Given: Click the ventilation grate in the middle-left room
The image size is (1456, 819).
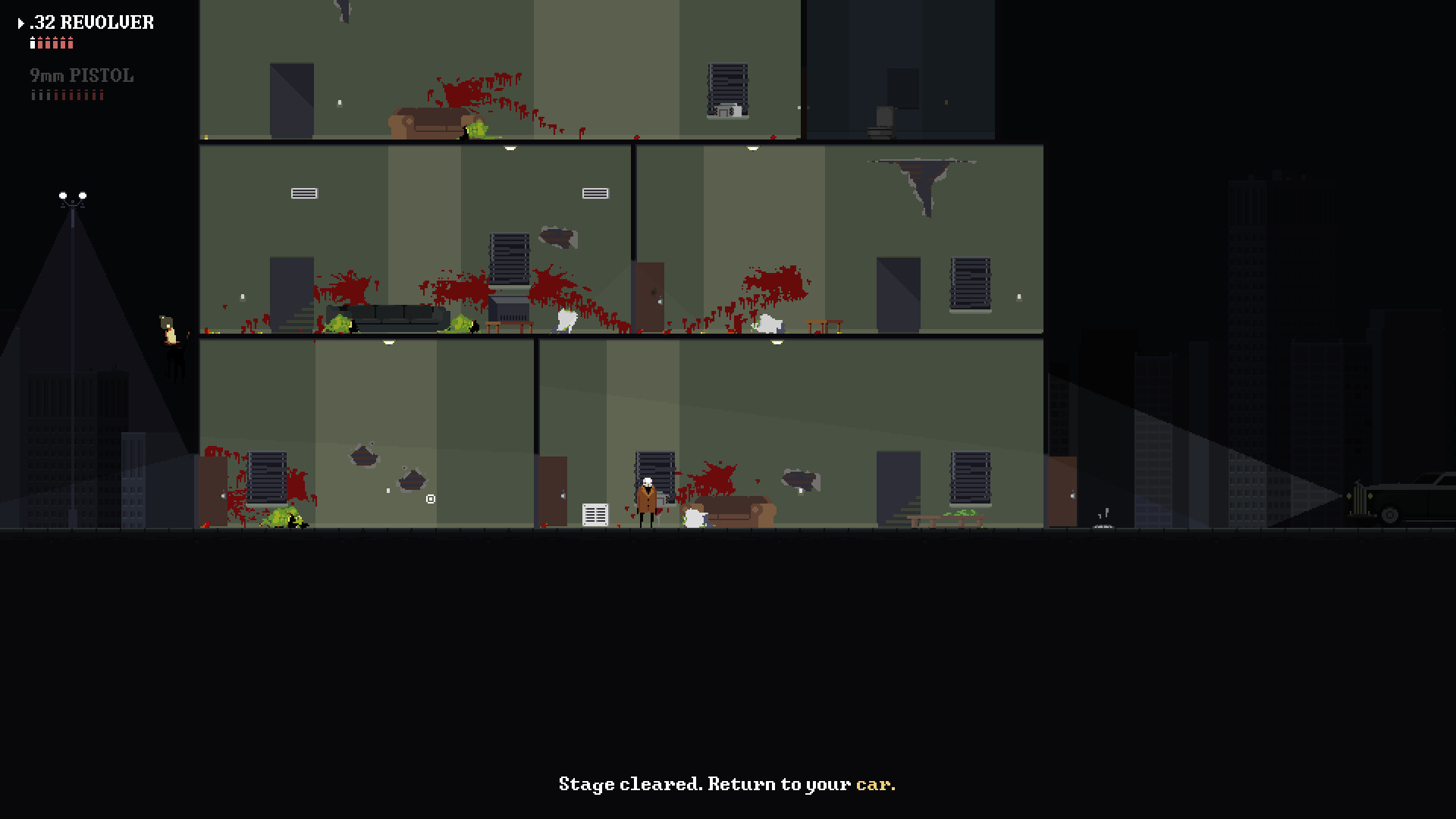Looking at the screenshot, I should (303, 193).
